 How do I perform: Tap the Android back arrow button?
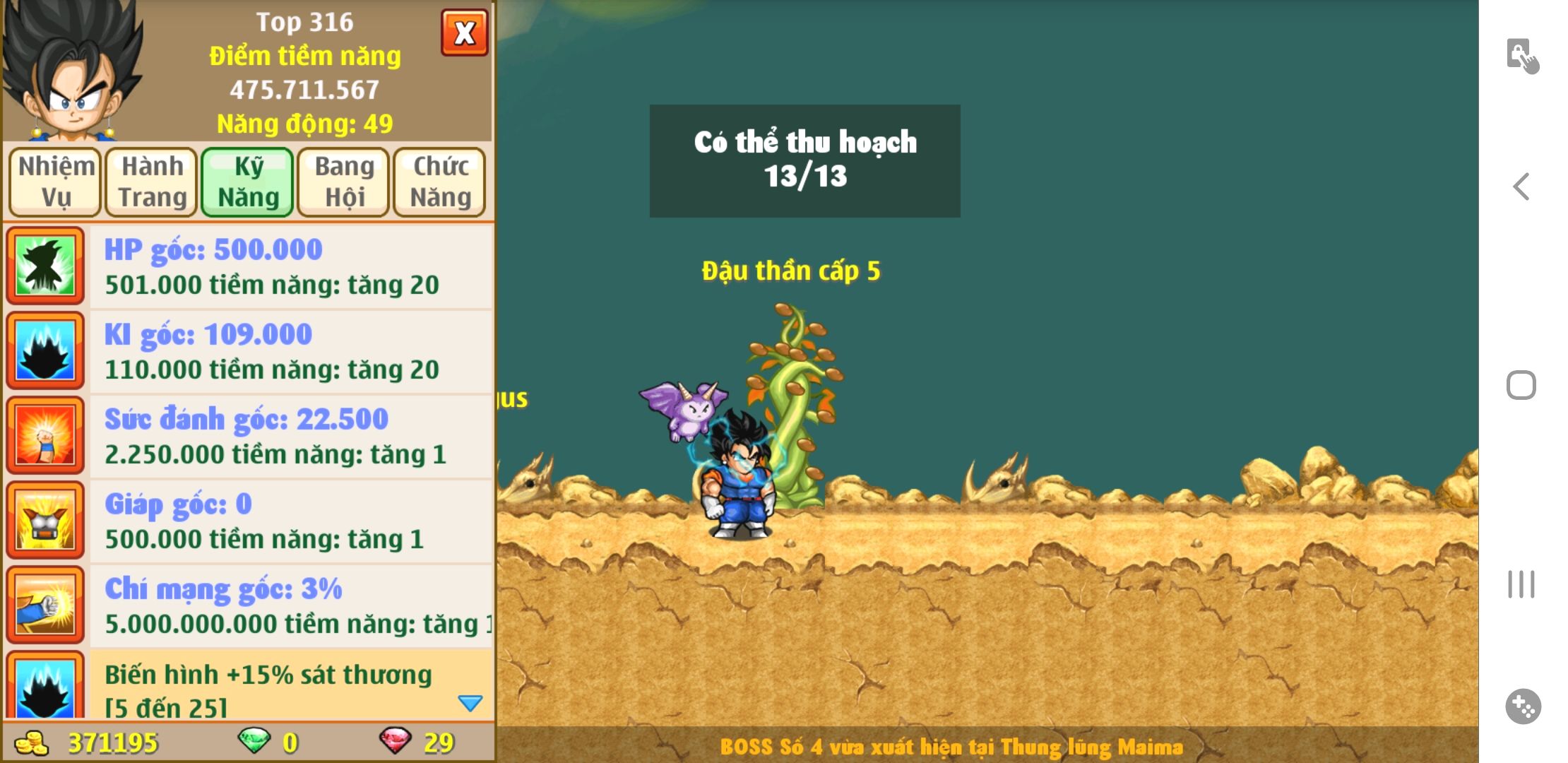(x=1521, y=187)
